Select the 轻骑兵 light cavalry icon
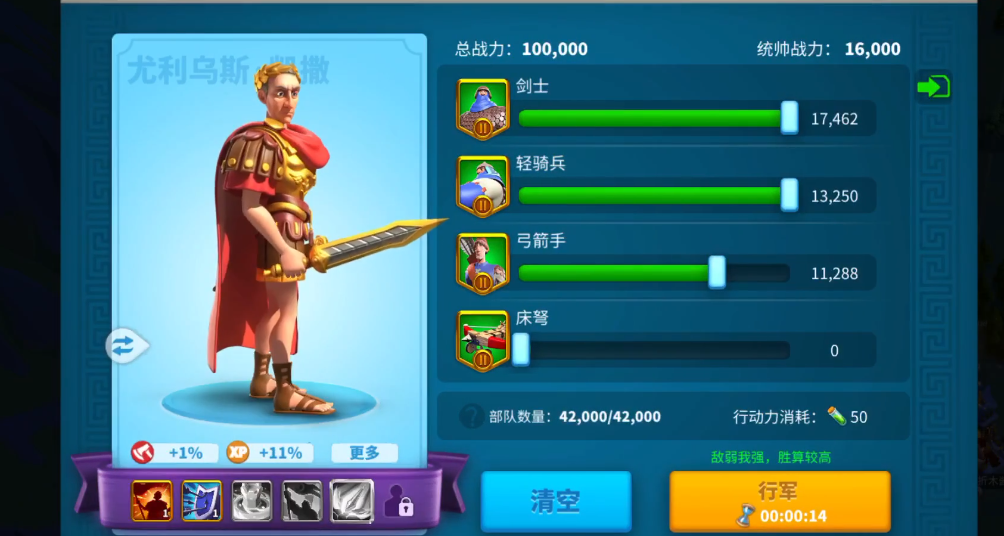Viewport: 1004px width, 536px height. click(x=483, y=186)
